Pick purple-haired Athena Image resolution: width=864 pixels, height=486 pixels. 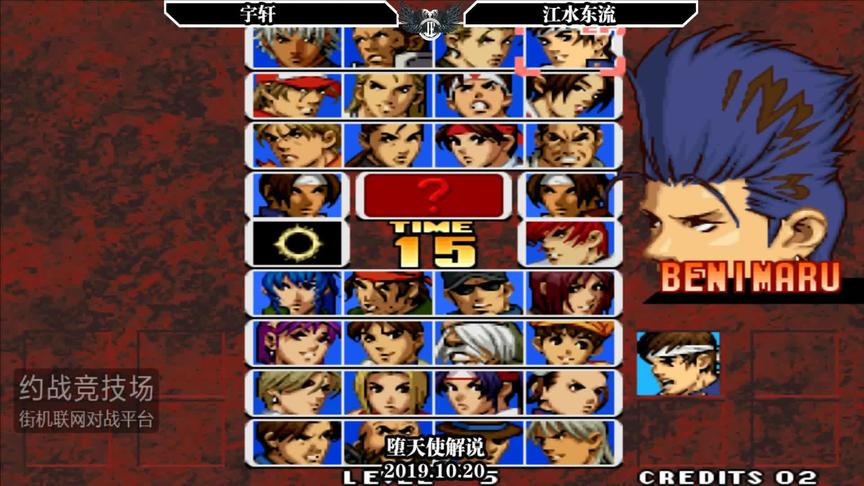click(x=297, y=343)
